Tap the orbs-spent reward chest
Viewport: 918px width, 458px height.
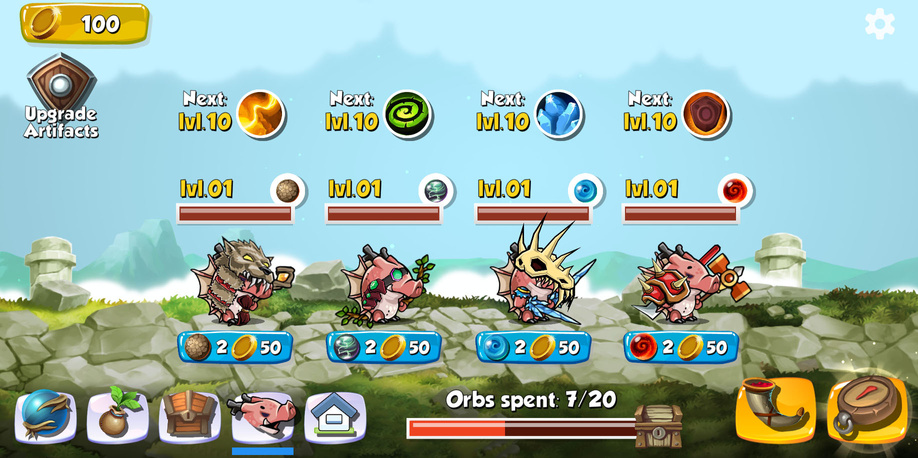[x=658, y=425]
